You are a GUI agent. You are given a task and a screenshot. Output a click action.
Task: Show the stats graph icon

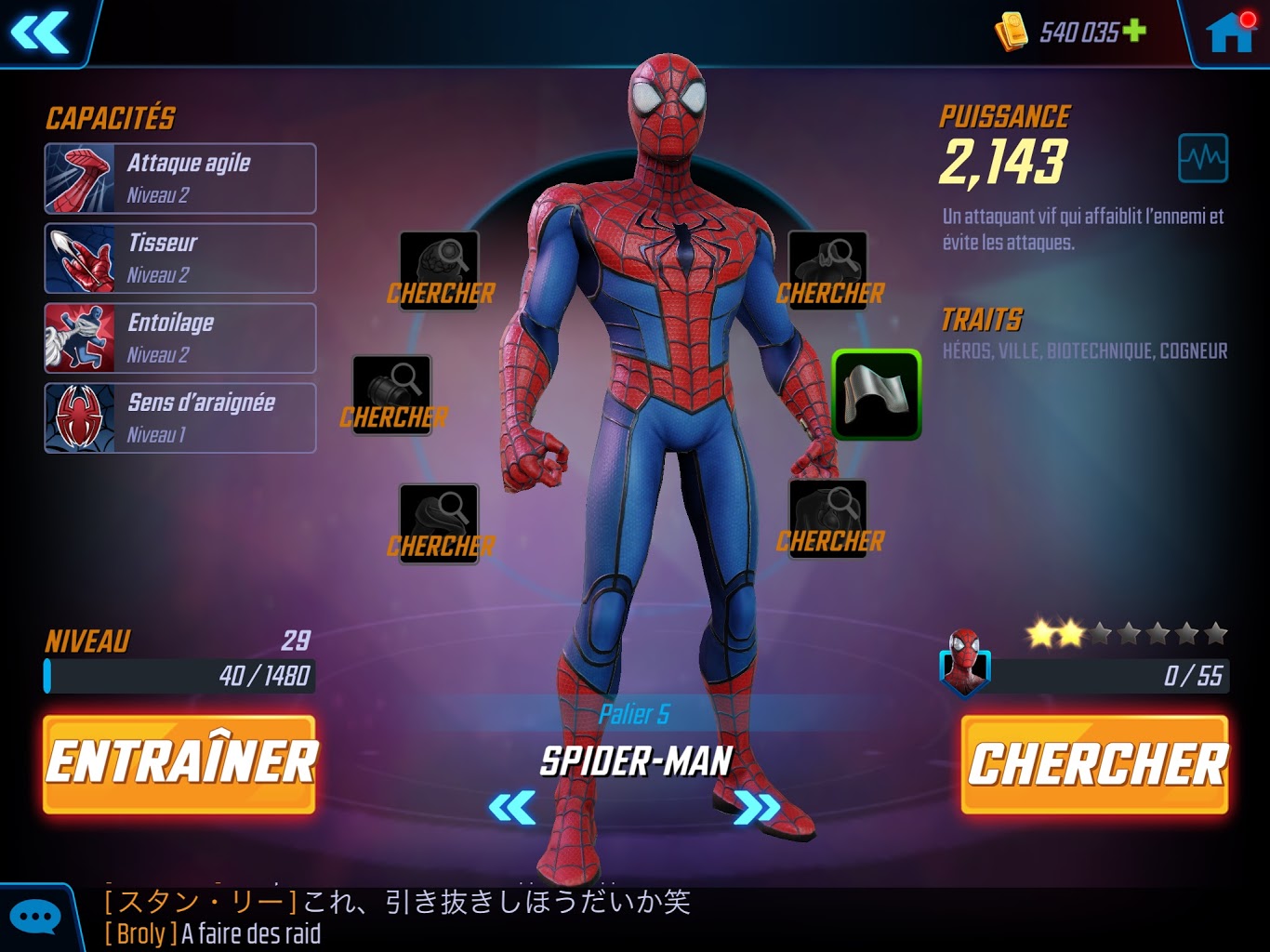point(1202,158)
